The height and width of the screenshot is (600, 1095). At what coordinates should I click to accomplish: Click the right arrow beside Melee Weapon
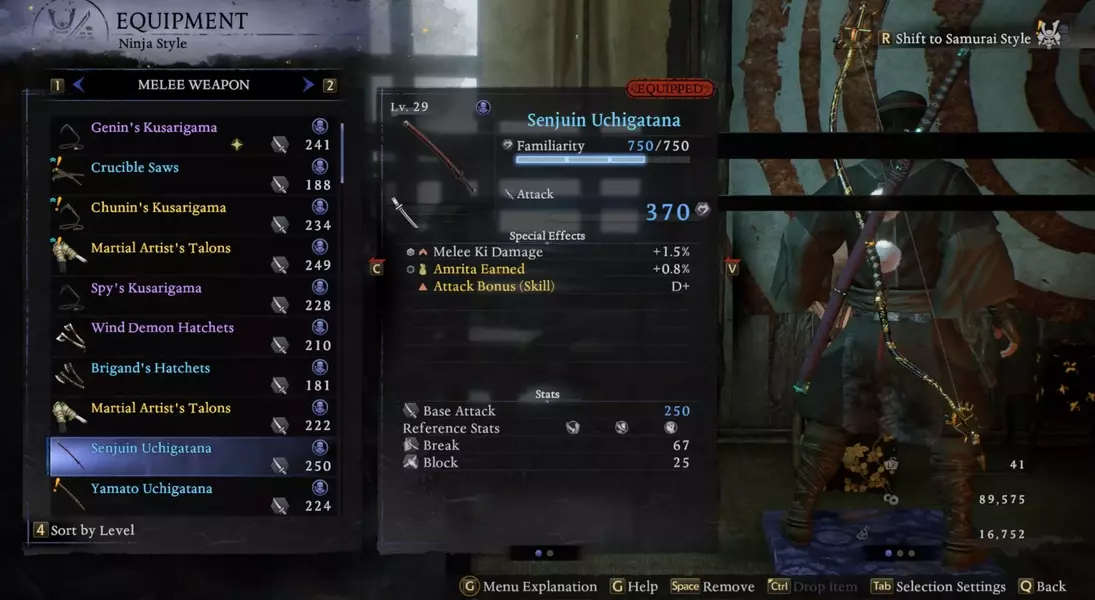coord(308,85)
